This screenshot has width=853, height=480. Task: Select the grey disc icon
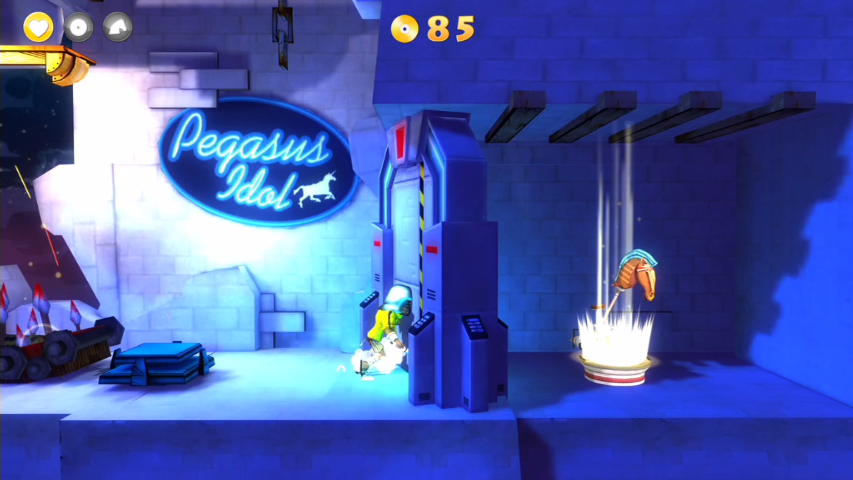tap(78, 27)
